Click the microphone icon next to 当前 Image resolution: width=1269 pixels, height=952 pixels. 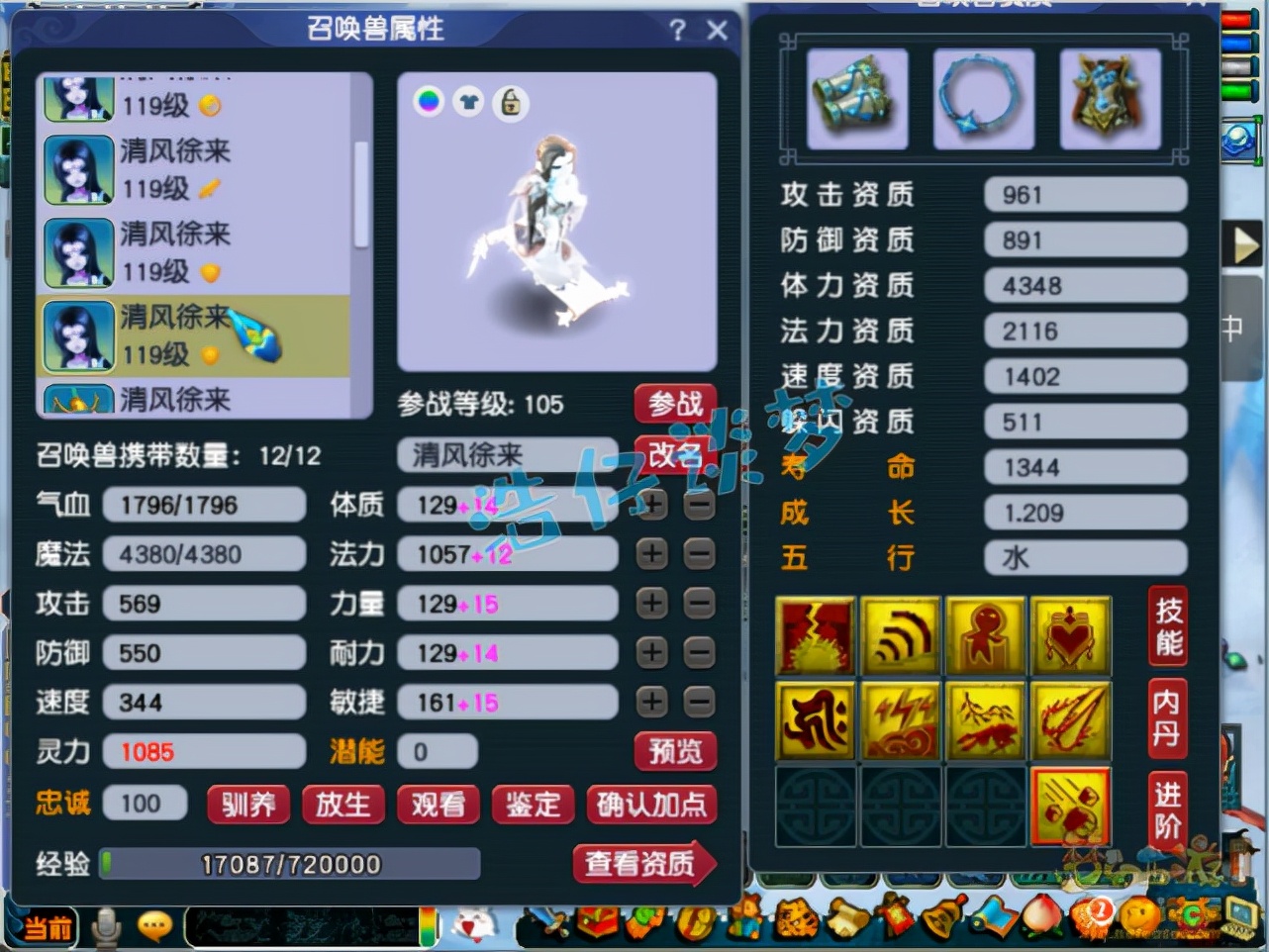[x=104, y=925]
